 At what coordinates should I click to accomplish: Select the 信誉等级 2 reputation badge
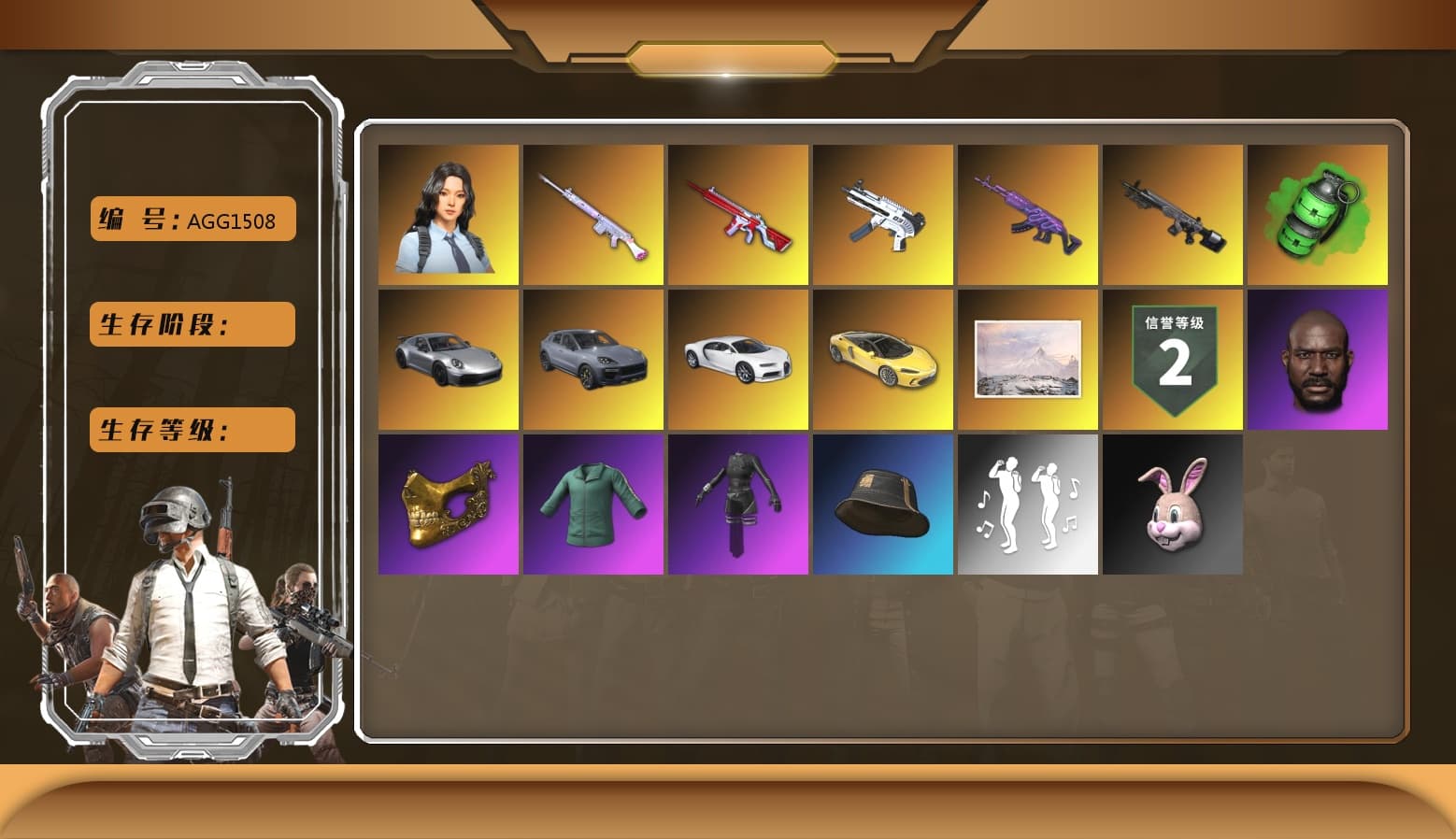point(1173,360)
